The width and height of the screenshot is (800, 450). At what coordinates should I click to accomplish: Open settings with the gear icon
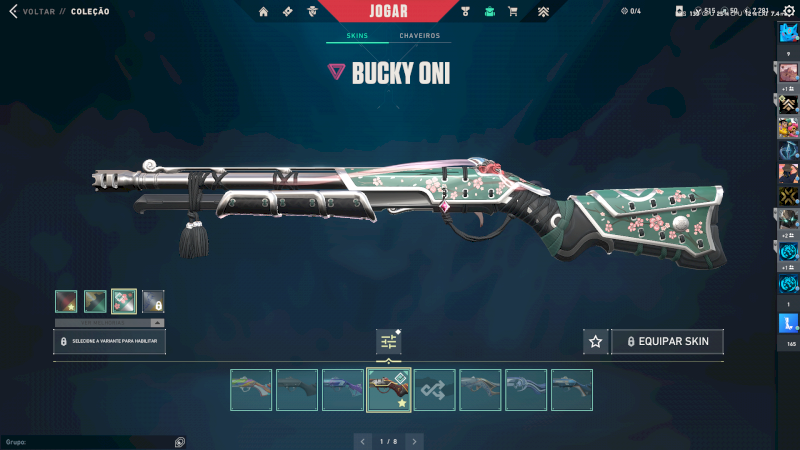pyautogui.click(x=788, y=11)
